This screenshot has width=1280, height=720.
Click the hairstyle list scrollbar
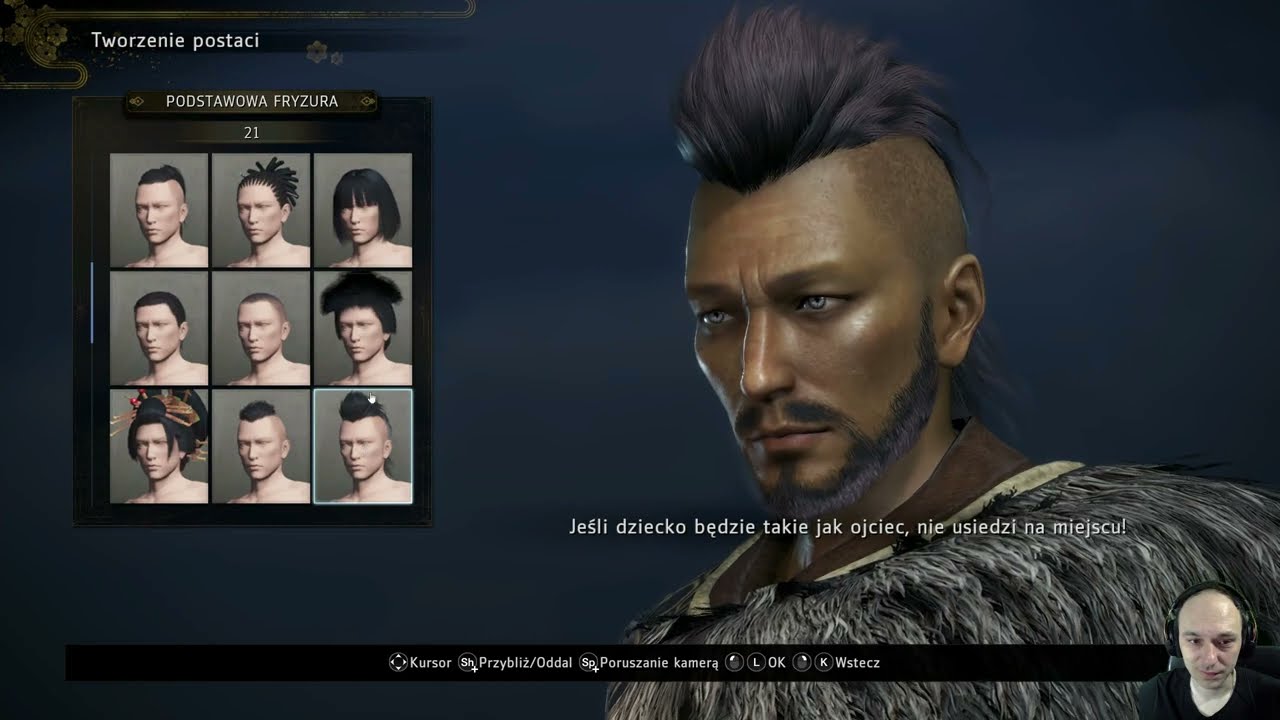point(92,302)
